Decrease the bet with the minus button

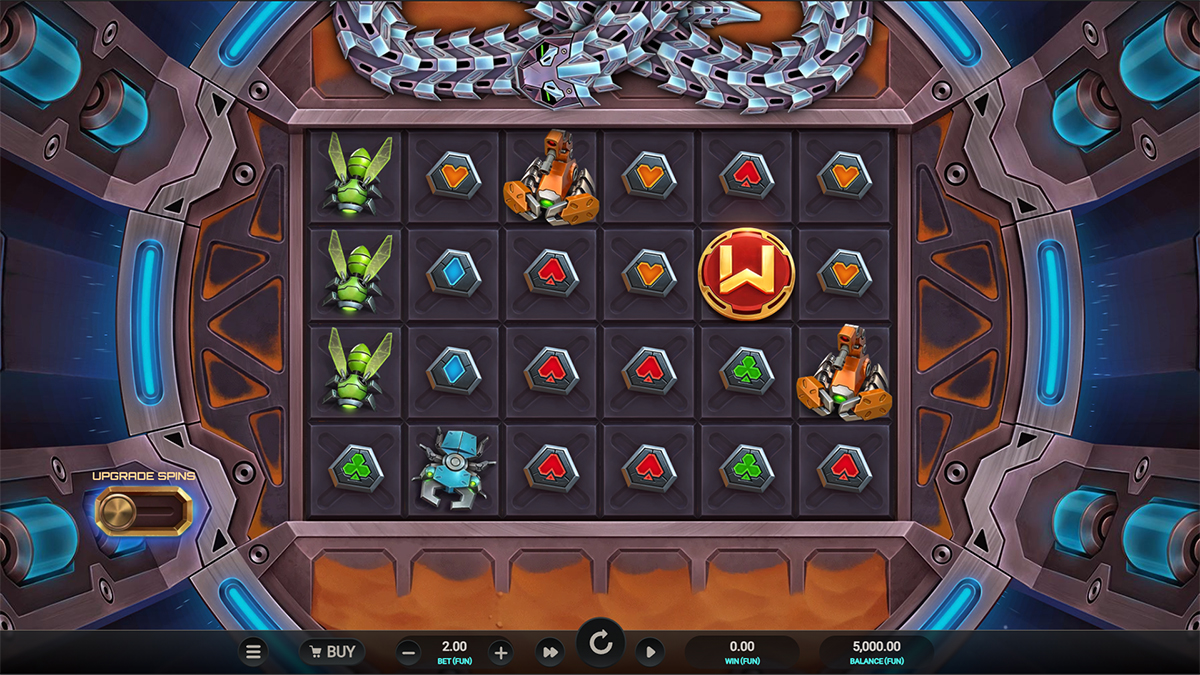(409, 653)
